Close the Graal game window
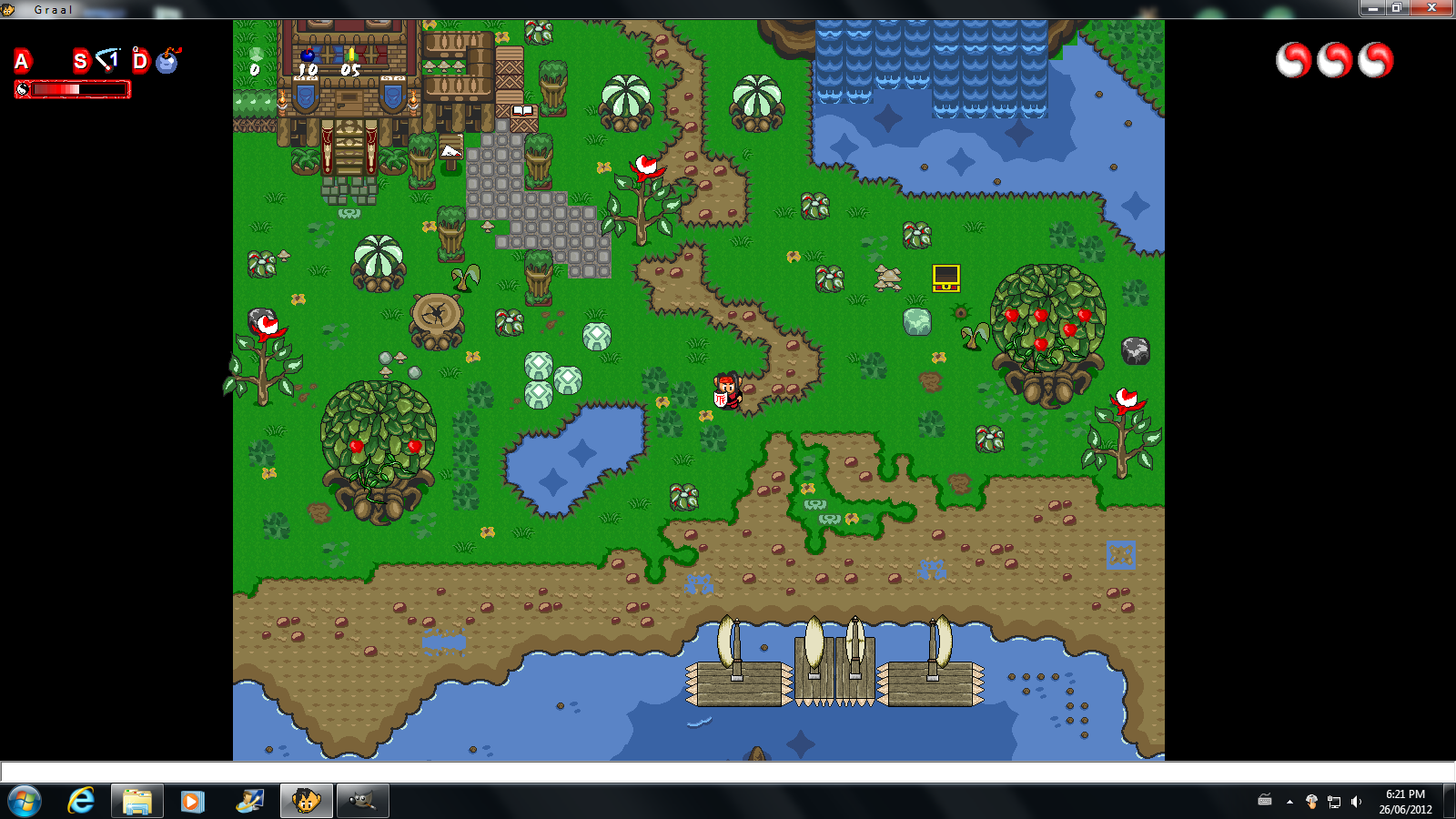 (1431, 8)
